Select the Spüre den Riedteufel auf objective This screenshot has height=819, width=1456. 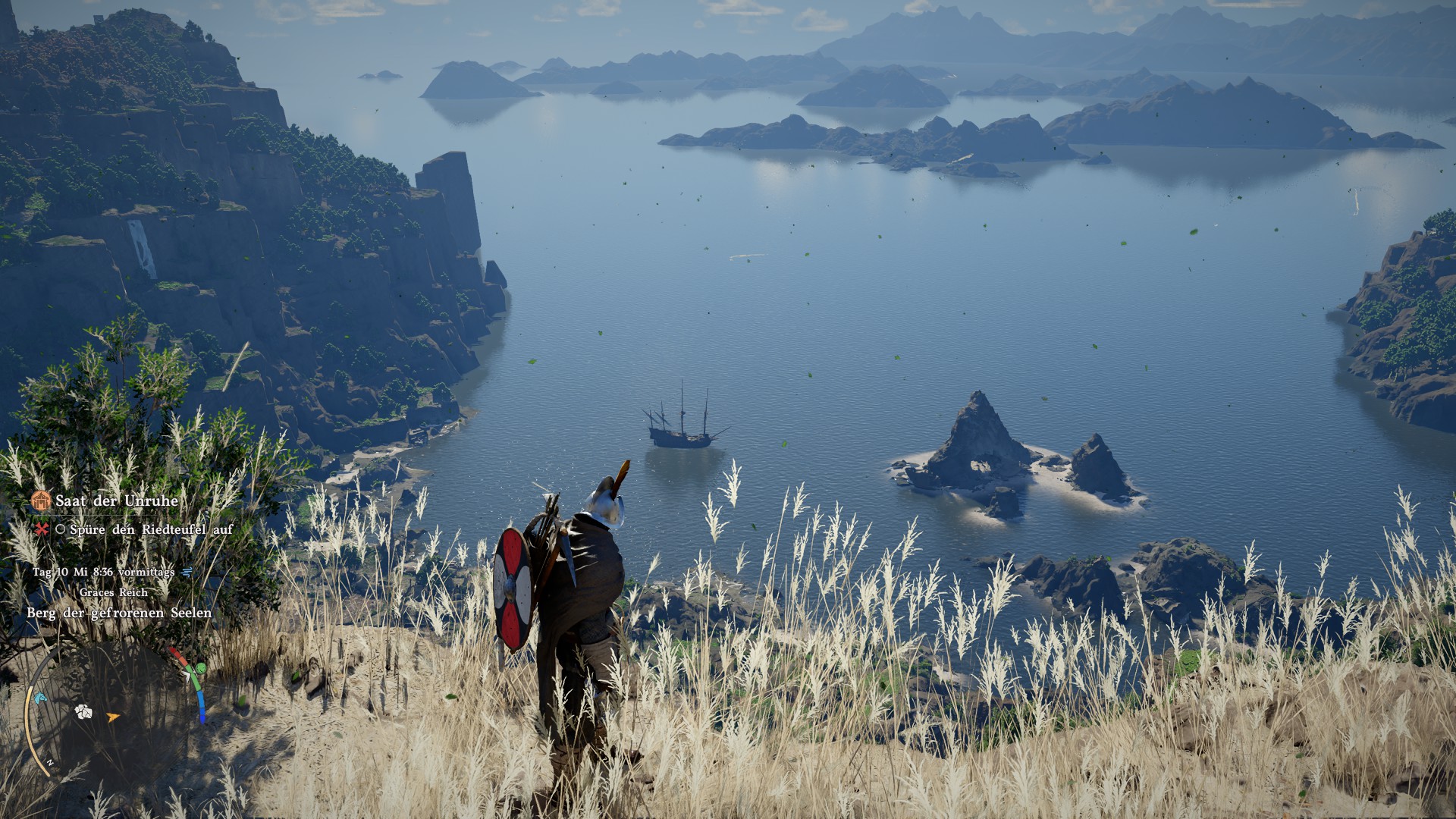(x=151, y=529)
